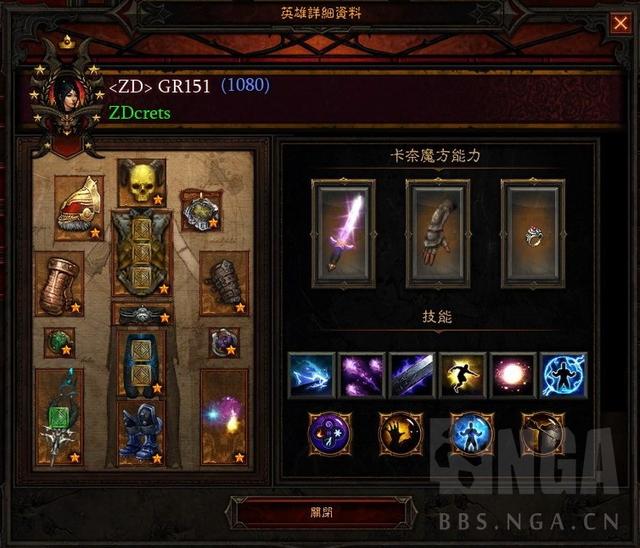Viewport: 640px width, 548px height.
Task: Select the equipped belt slot
Action: point(141,314)
